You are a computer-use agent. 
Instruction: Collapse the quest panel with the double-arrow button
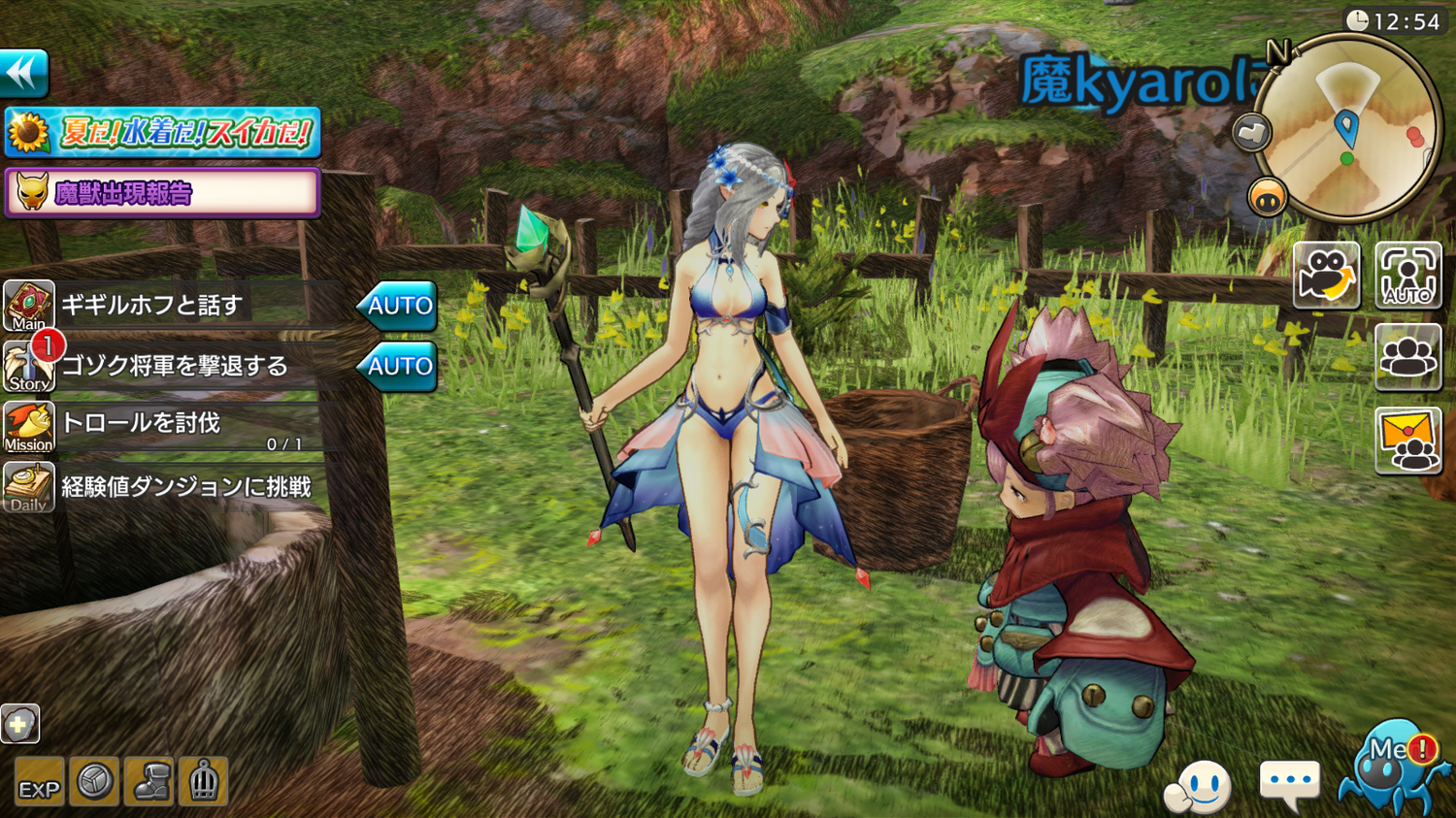(x=24, y=73)
